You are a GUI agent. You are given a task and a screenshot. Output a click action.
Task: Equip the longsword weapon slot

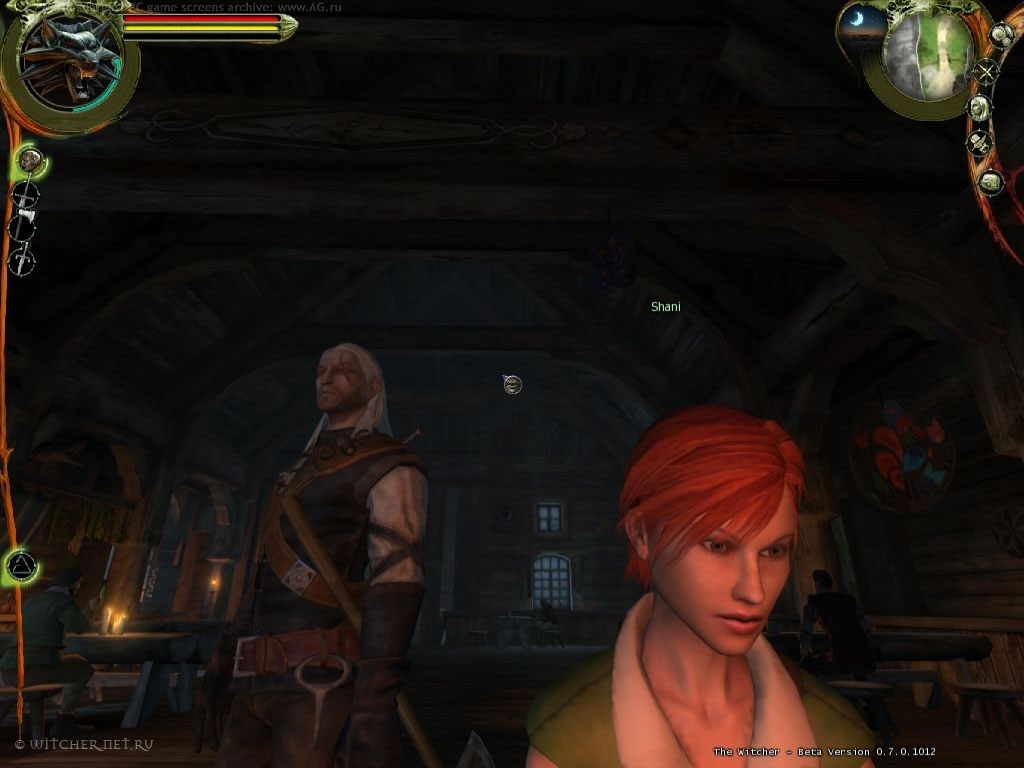click(x=25, y=194)
